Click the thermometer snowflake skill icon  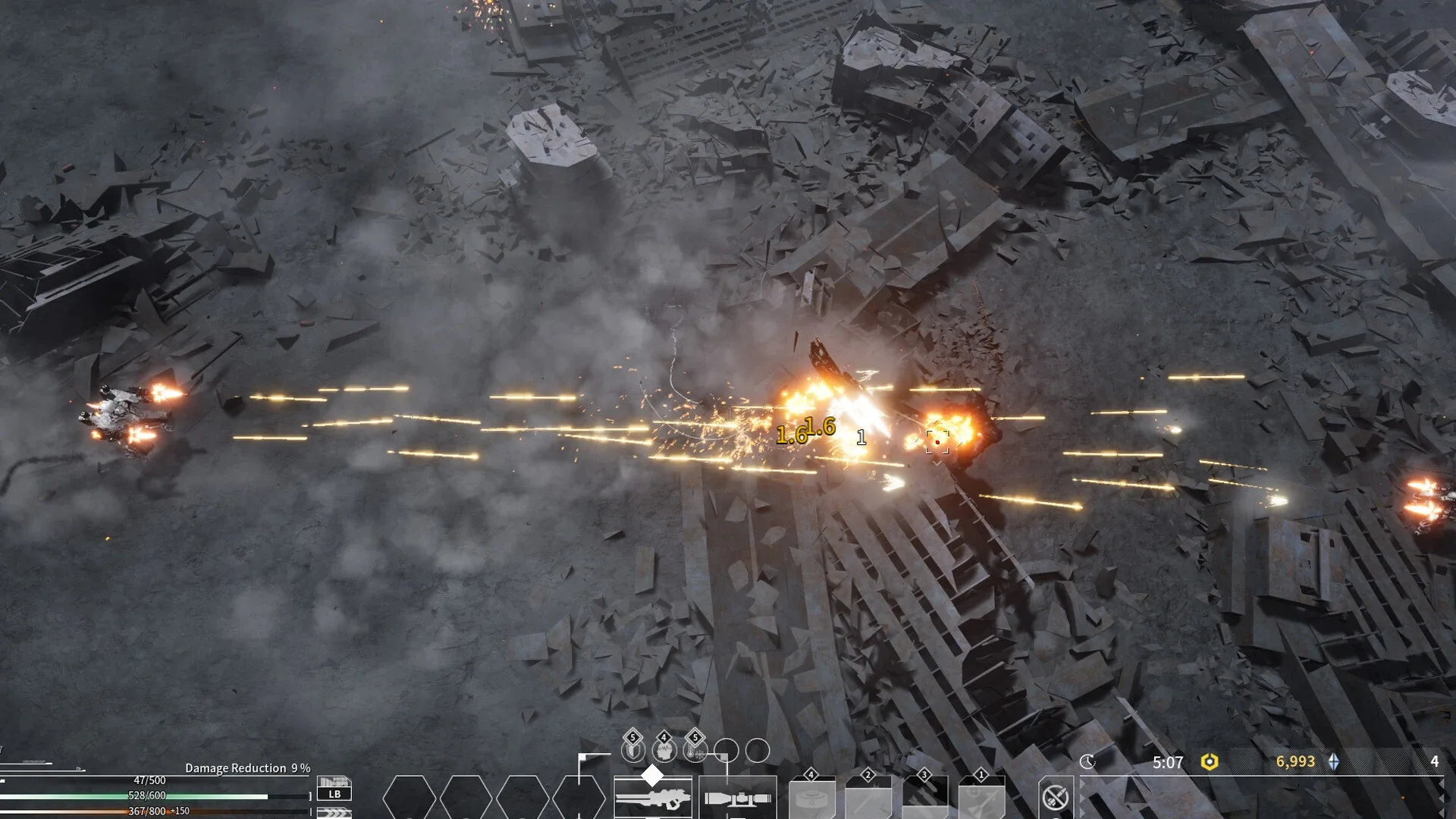695,750
